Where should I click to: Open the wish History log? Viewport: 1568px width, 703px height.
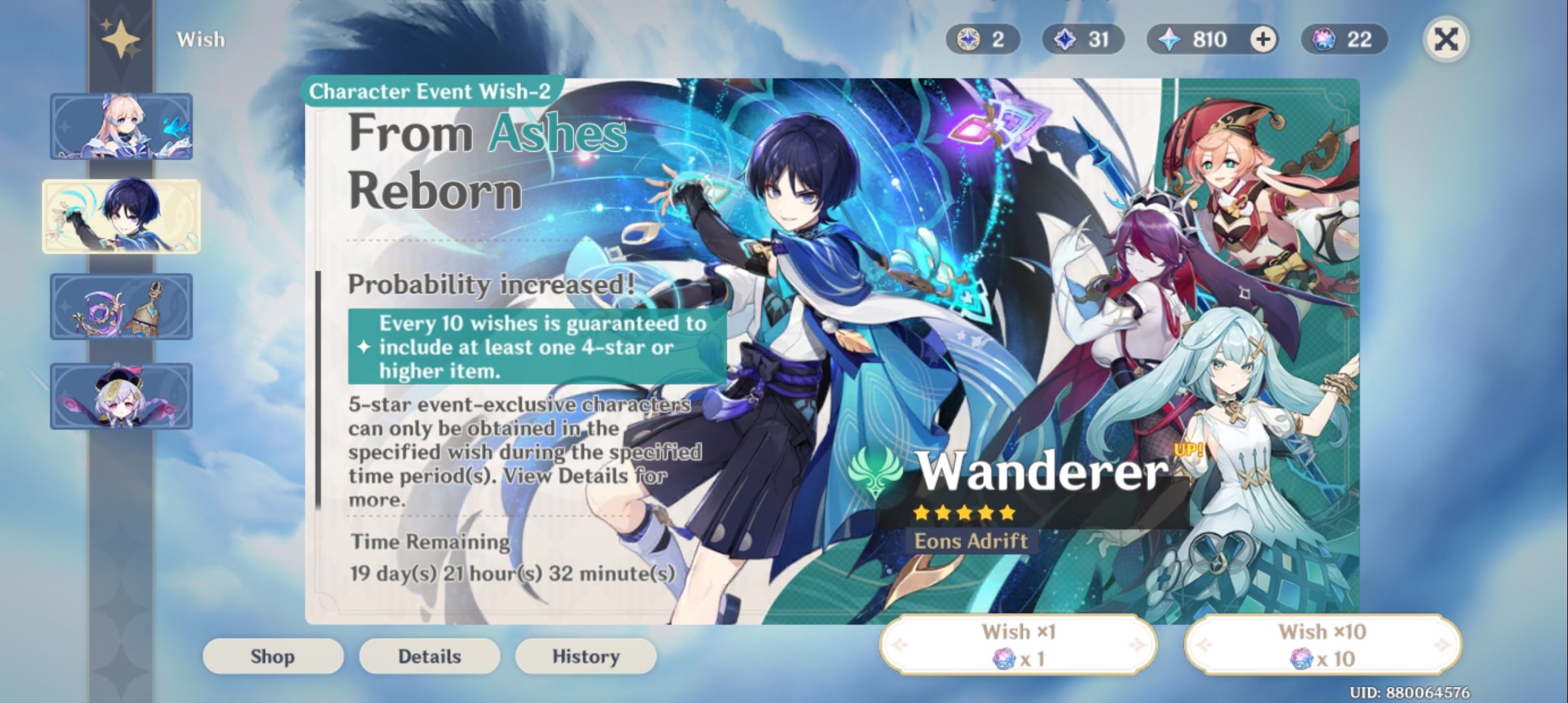click(x=585, y=656)
